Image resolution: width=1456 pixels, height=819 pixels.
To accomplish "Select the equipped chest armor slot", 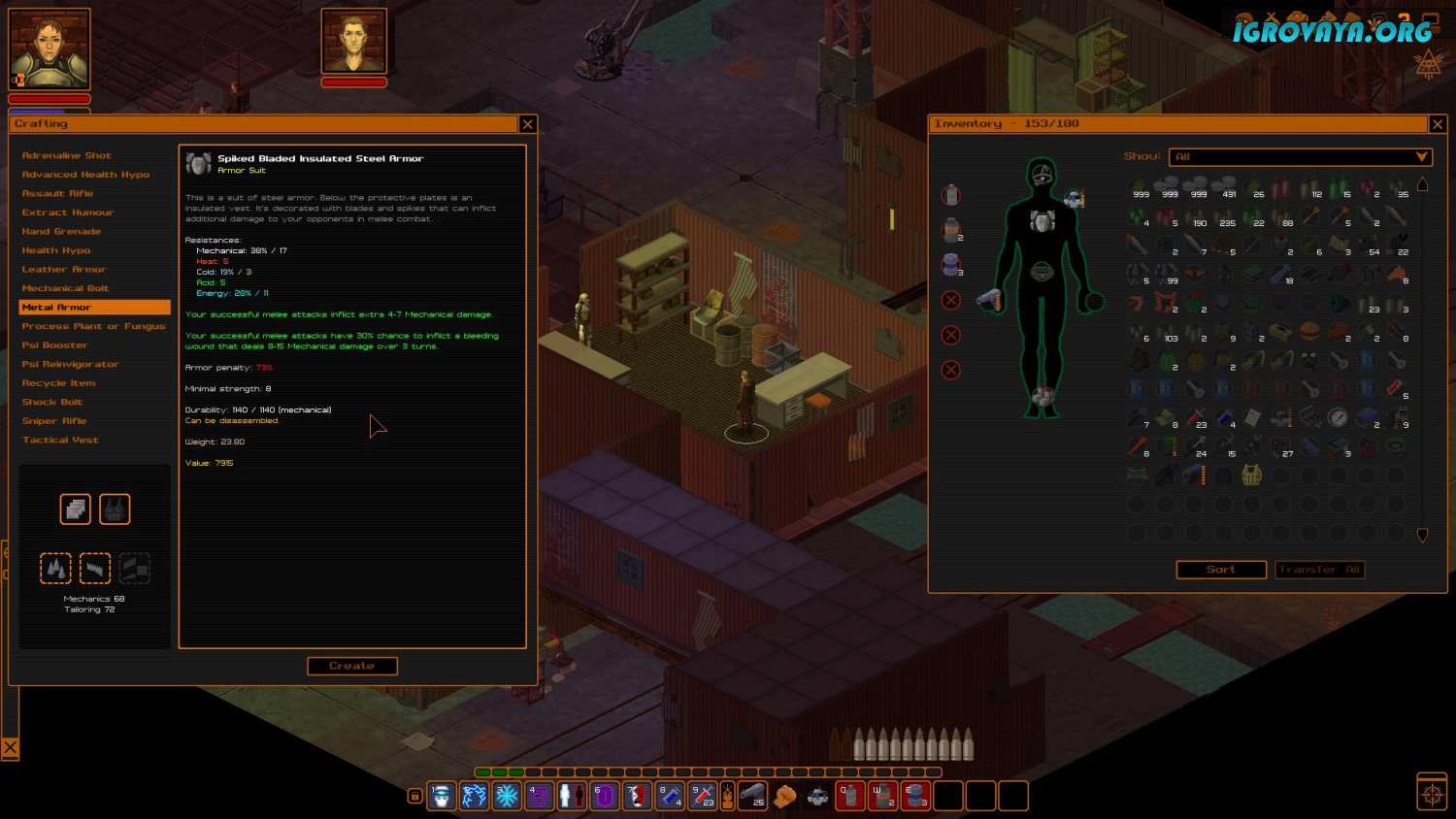I will 1042,221.
